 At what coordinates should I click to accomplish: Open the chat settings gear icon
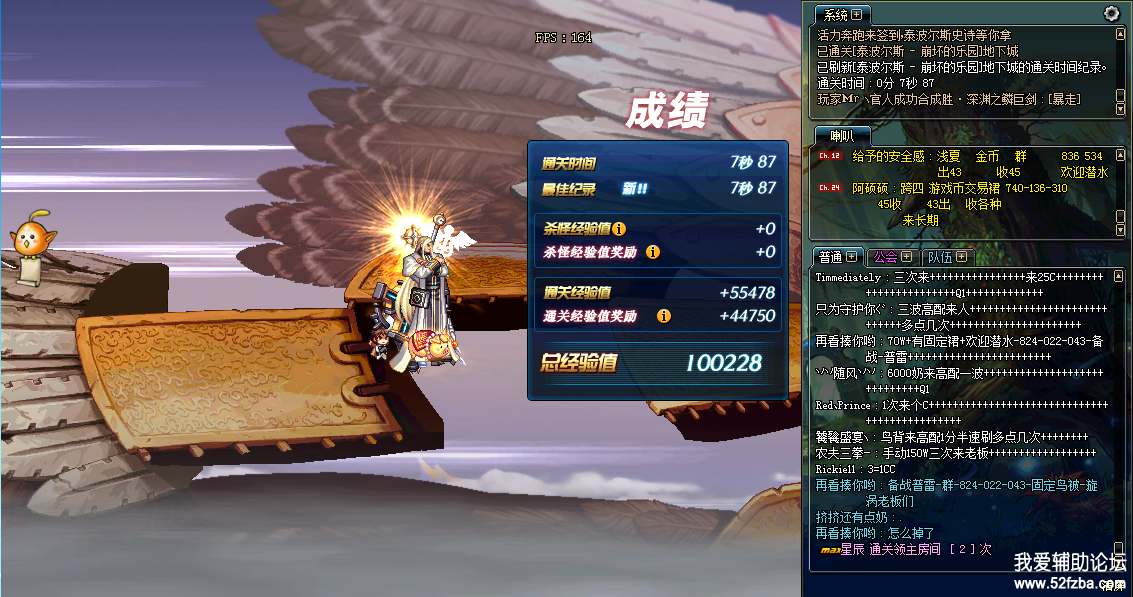tap(1111, 13)
